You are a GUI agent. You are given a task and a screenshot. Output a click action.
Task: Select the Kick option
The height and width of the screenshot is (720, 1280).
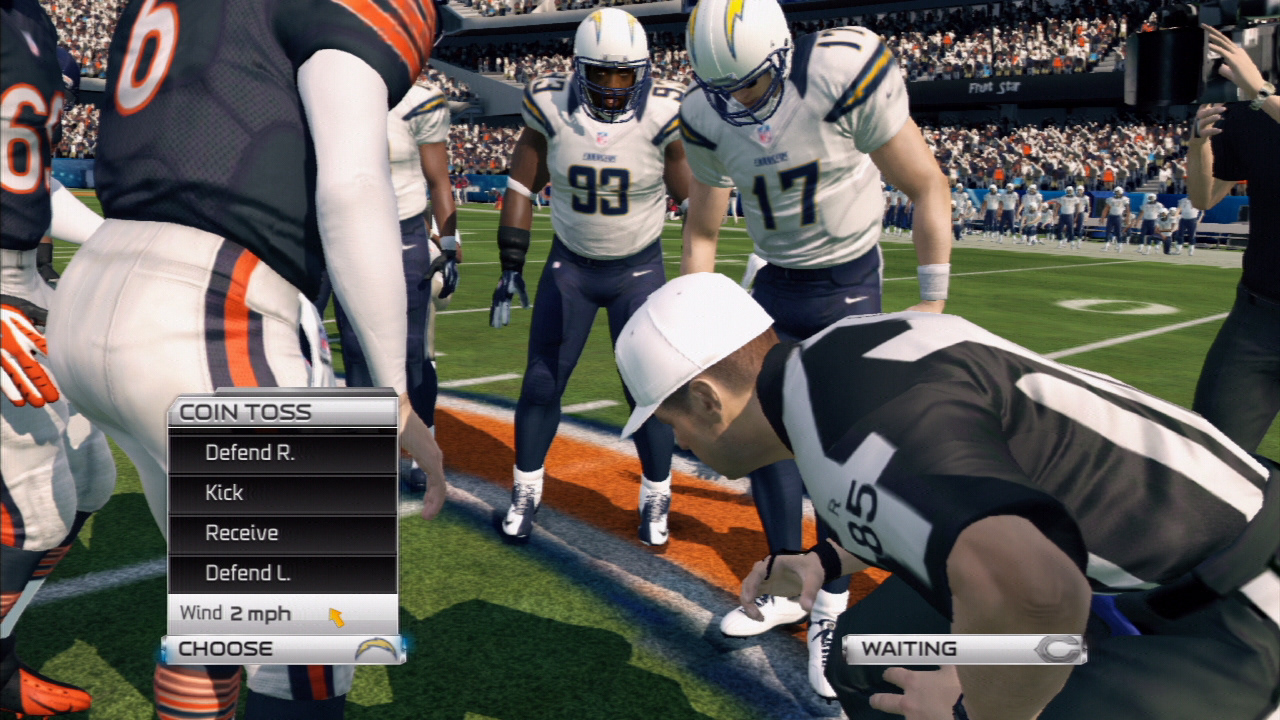tap(282, 493)
